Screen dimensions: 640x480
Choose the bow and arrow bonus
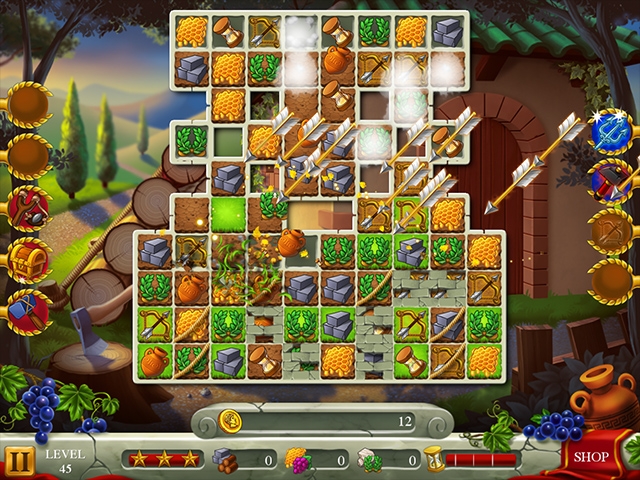click(x=611, y=231)
